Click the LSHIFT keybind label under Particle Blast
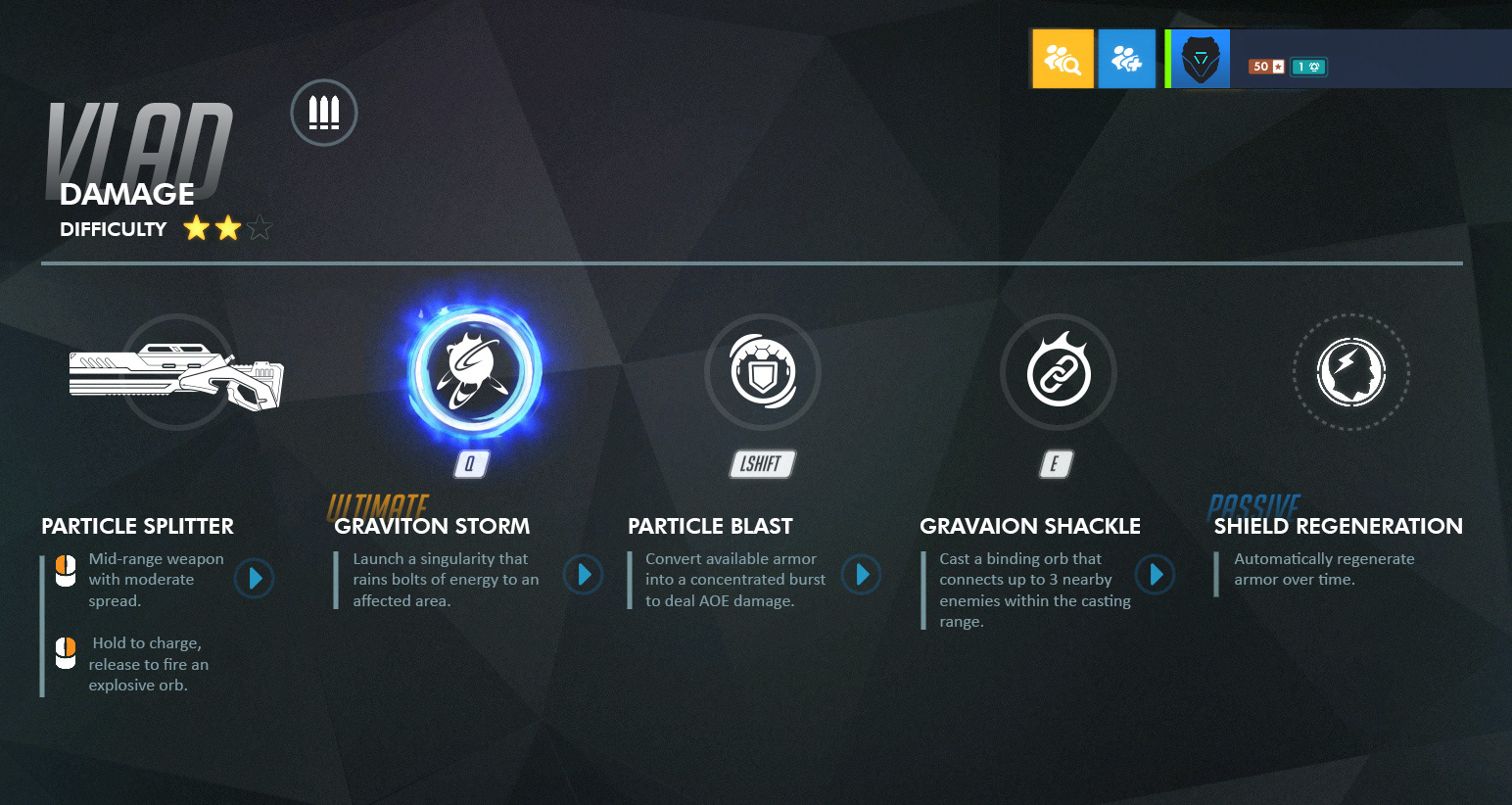 [x=762, y=463]
